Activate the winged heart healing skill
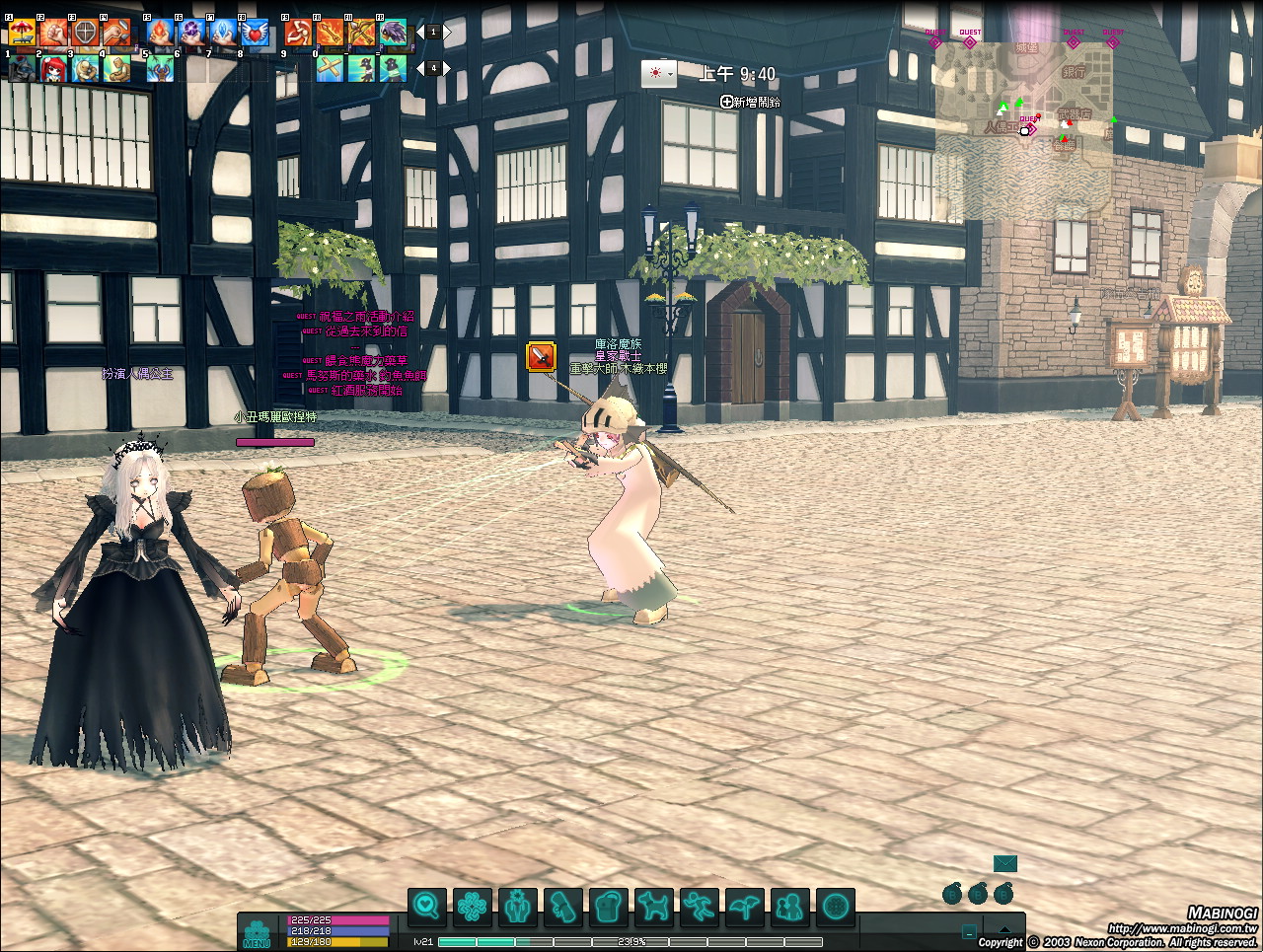Image resolution: width=1263 pixels, height=952 pixels. [255, 34]
